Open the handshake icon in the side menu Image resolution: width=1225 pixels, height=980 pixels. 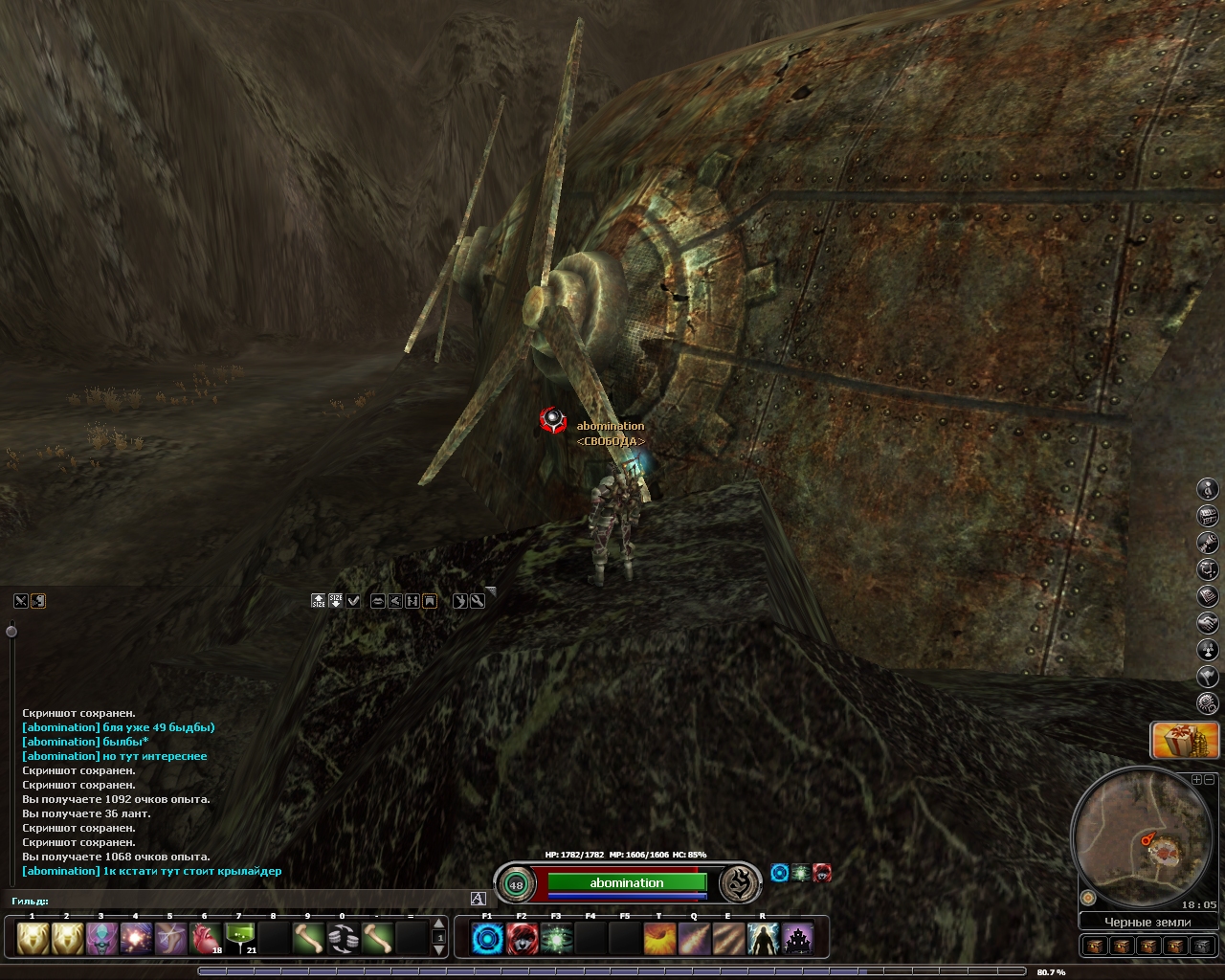click(1209, 623)
